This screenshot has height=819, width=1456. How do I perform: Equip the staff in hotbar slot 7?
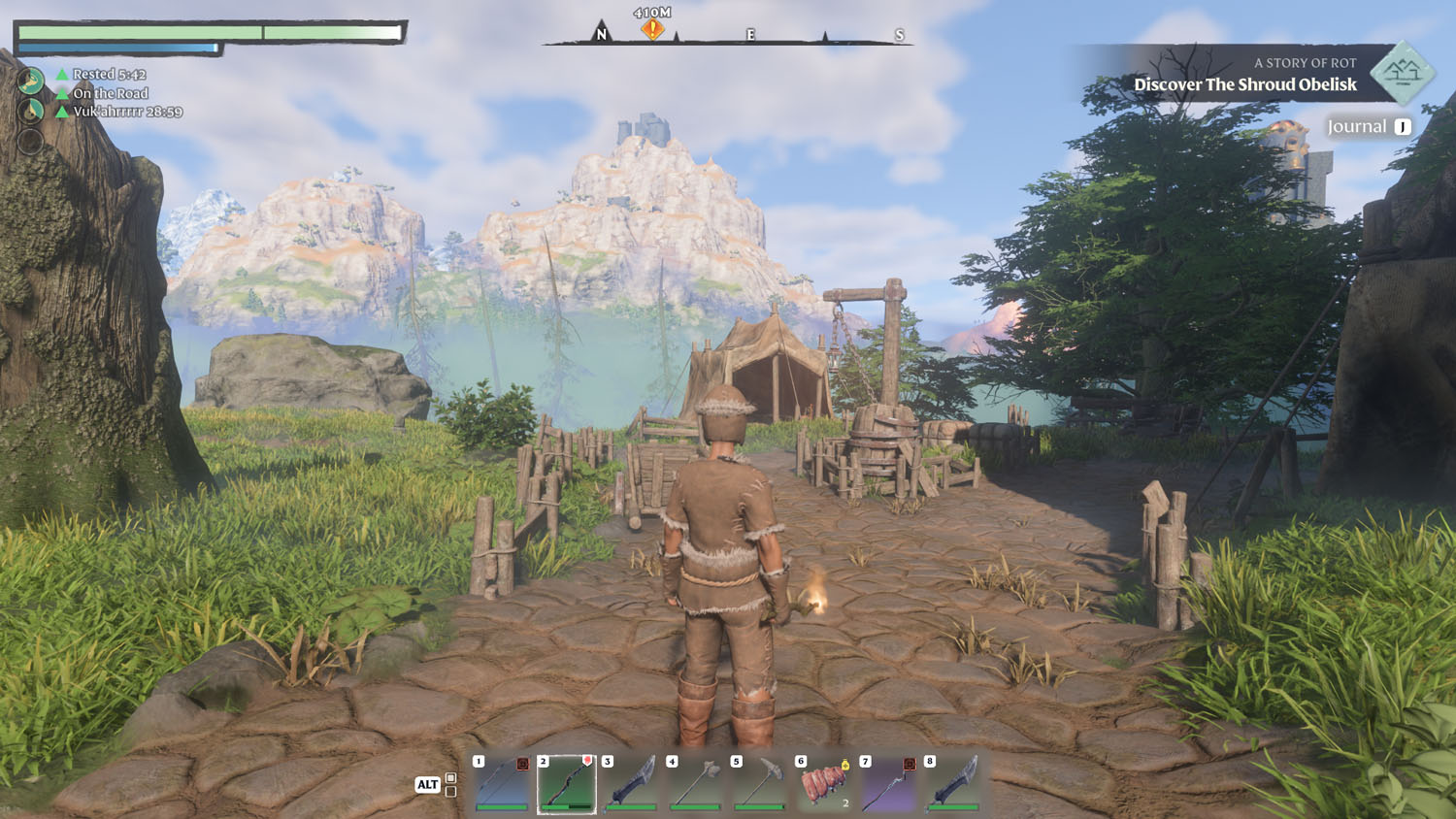tap(889, 783)
